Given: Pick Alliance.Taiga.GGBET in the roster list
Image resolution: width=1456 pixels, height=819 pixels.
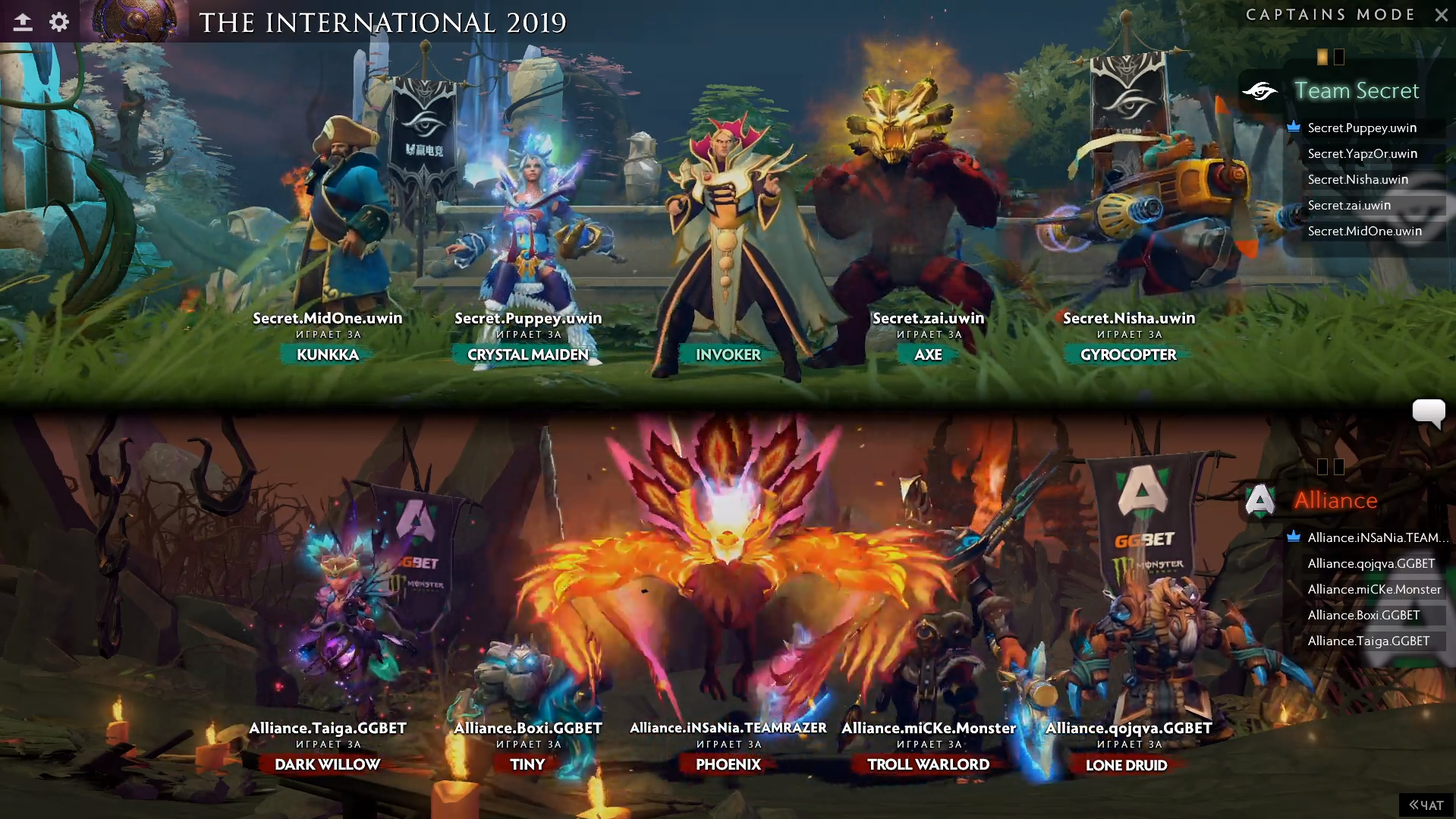Looking at the screenshot, I should tap(1368, 641).
